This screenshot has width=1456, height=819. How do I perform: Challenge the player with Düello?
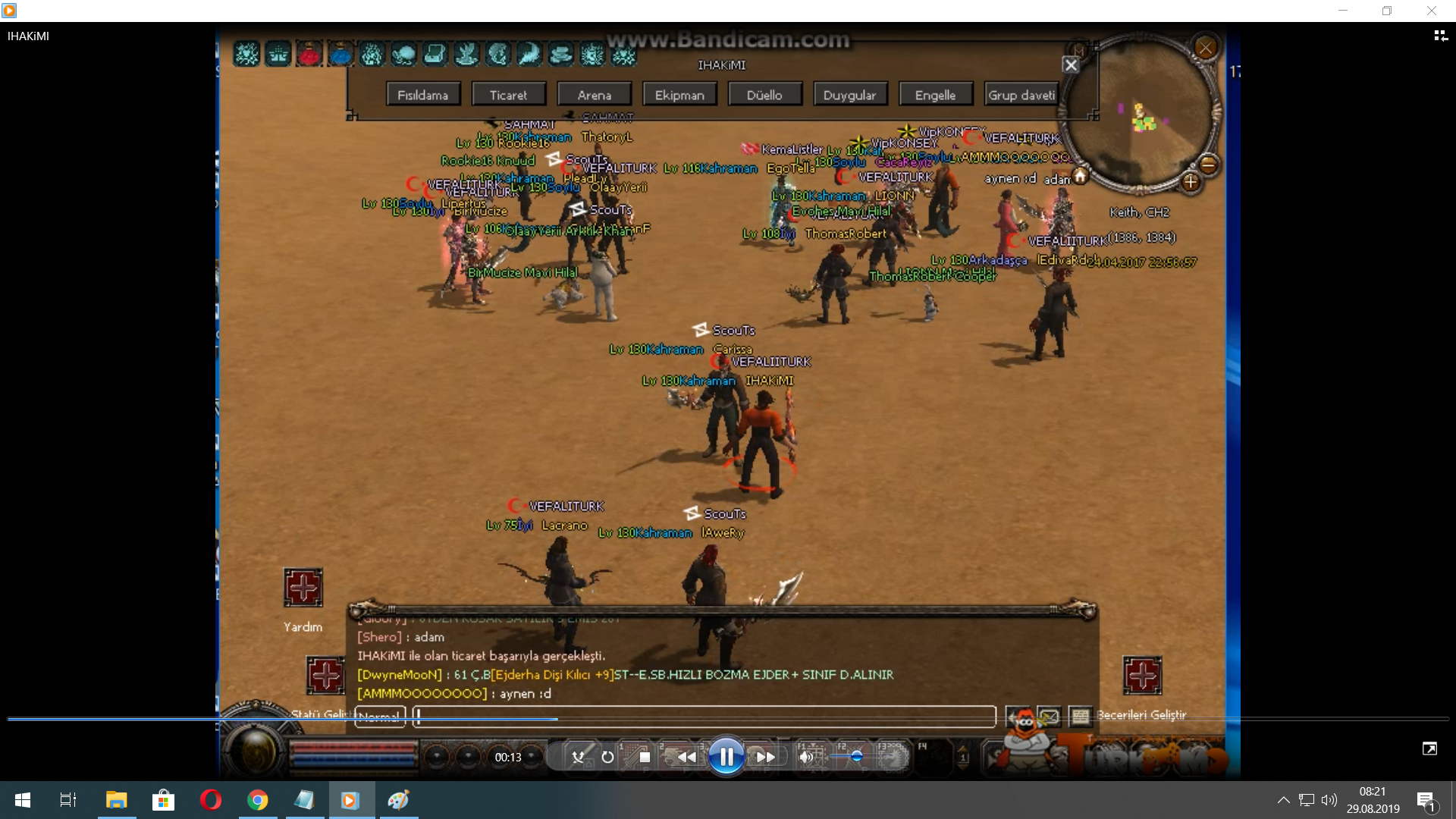764,95
